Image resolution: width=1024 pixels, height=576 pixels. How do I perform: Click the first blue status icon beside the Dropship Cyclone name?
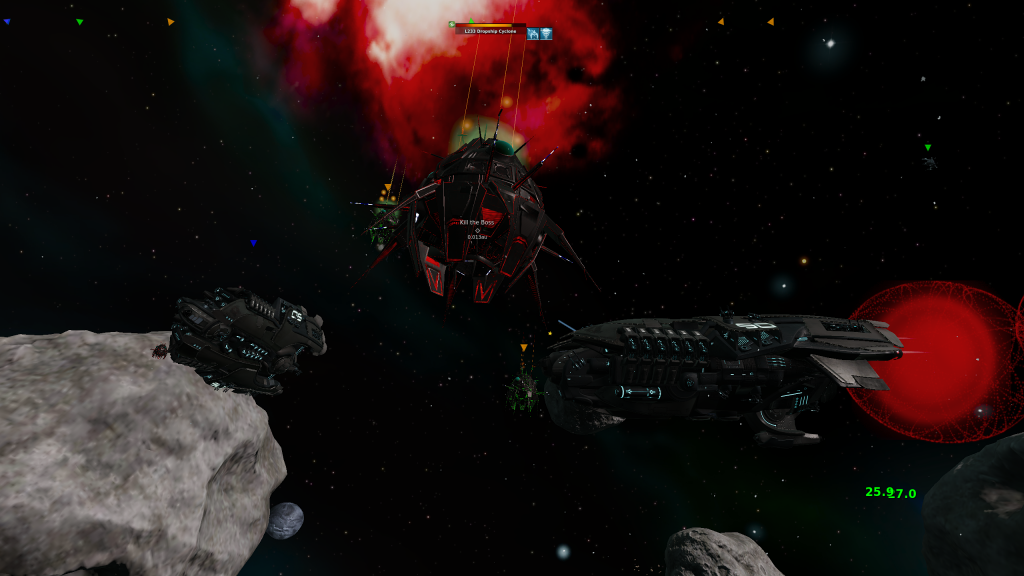click(534, 33)
